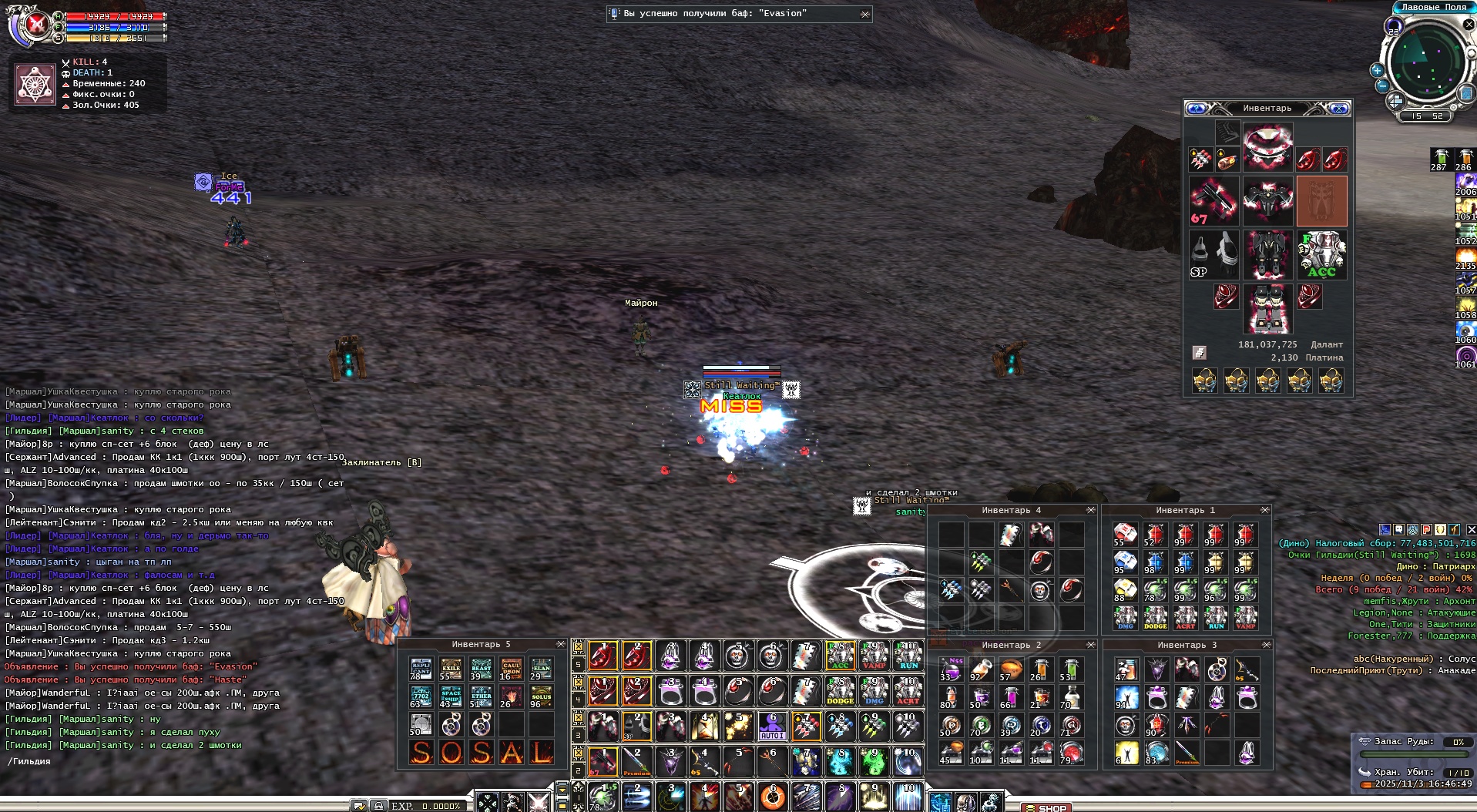
Task: Close the Инвентарь 3 window
Action: click(x=1265, y=645)
